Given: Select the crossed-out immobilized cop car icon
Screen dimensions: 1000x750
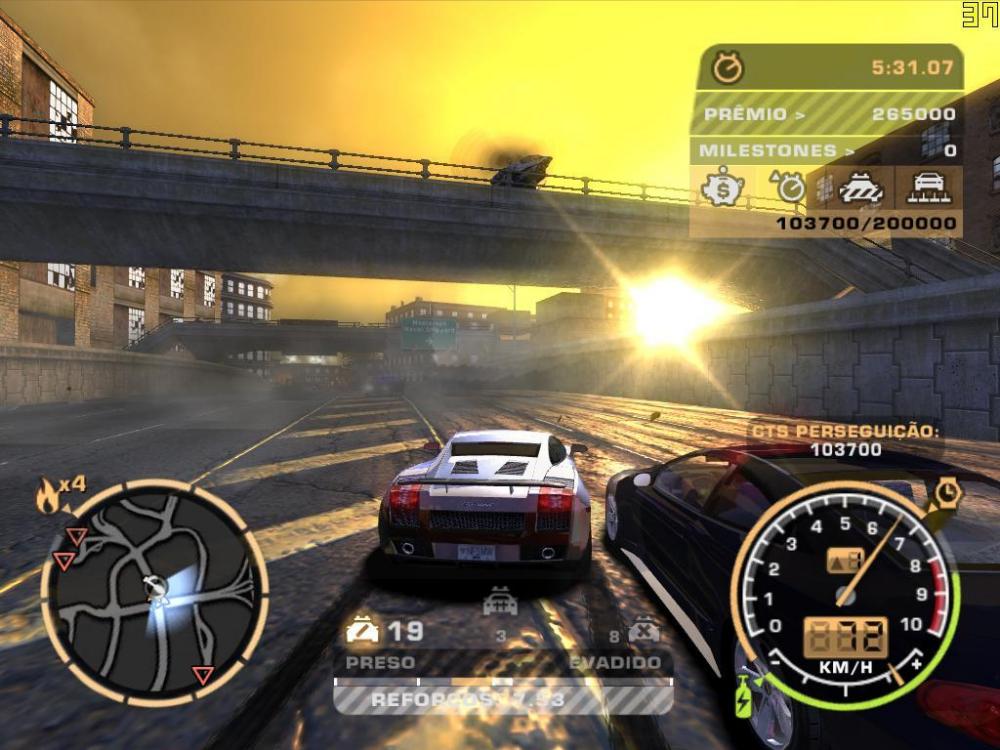Looking at the screenshot, I should (643, 631).
